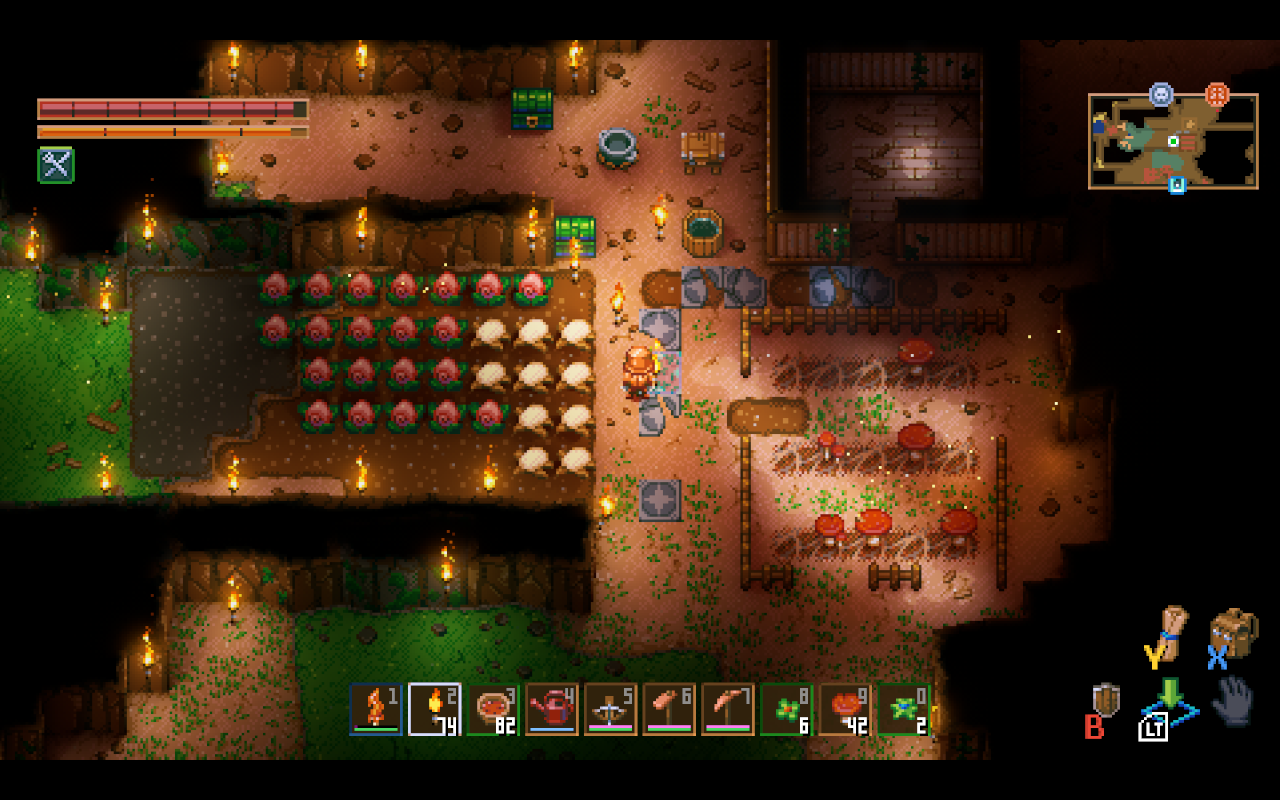The height and width of the screenshot is (800, 1280).
Task: Equip the pickaxe in hotbar slot 7
Action: [x=728, y=709]
